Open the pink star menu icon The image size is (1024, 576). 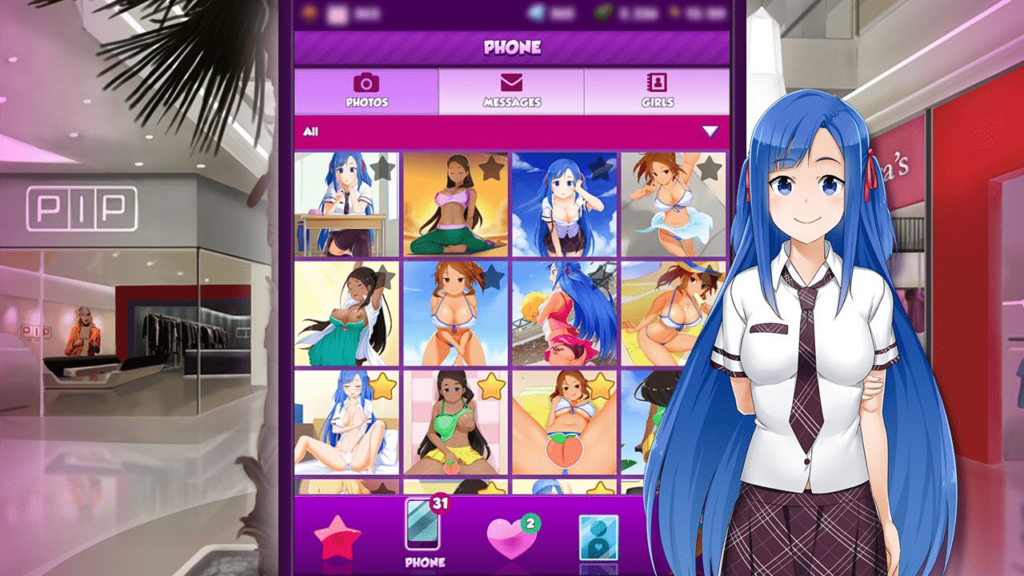[x=337, y=537]
